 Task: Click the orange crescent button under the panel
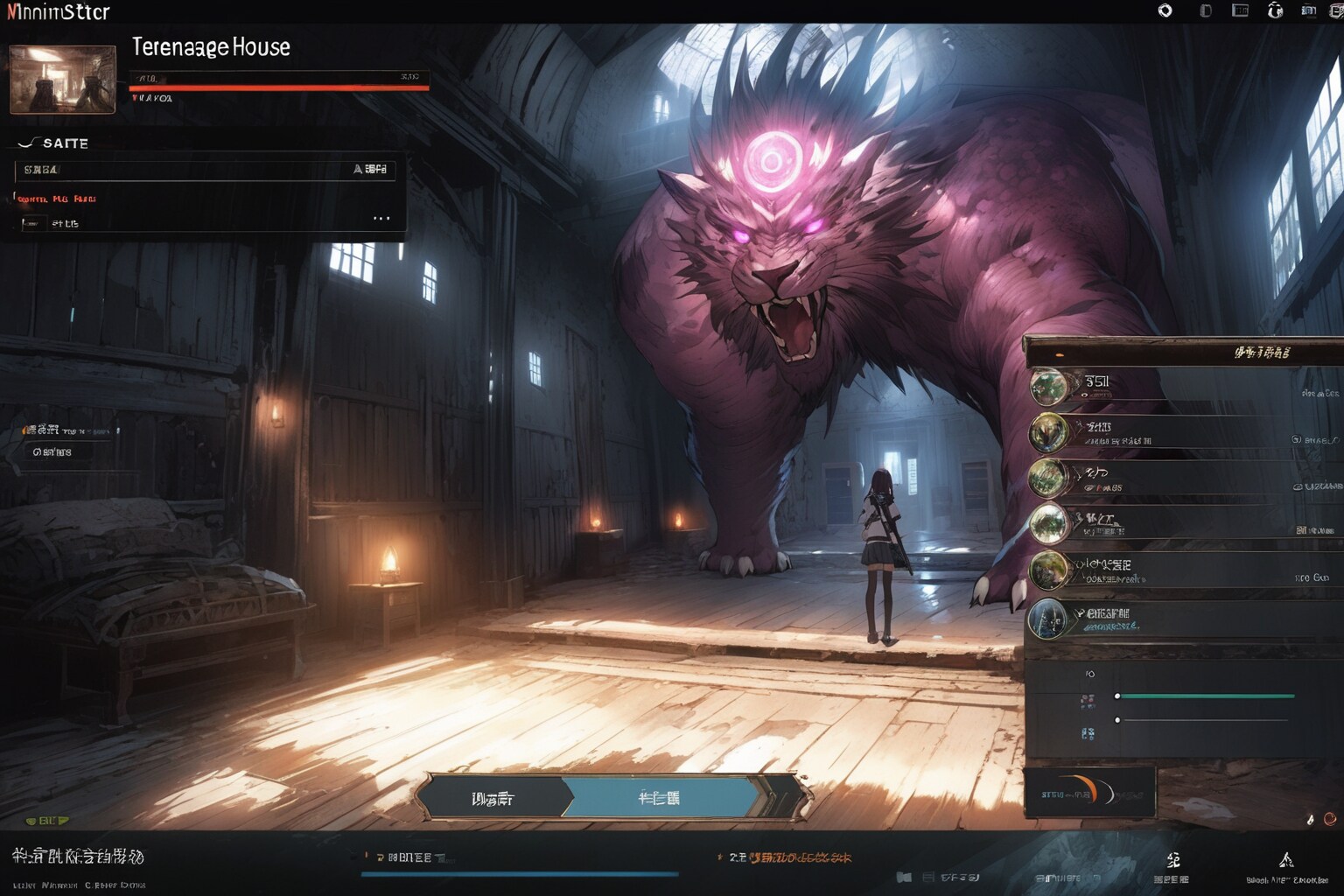pyautogui.click(x=1089, y=793)
